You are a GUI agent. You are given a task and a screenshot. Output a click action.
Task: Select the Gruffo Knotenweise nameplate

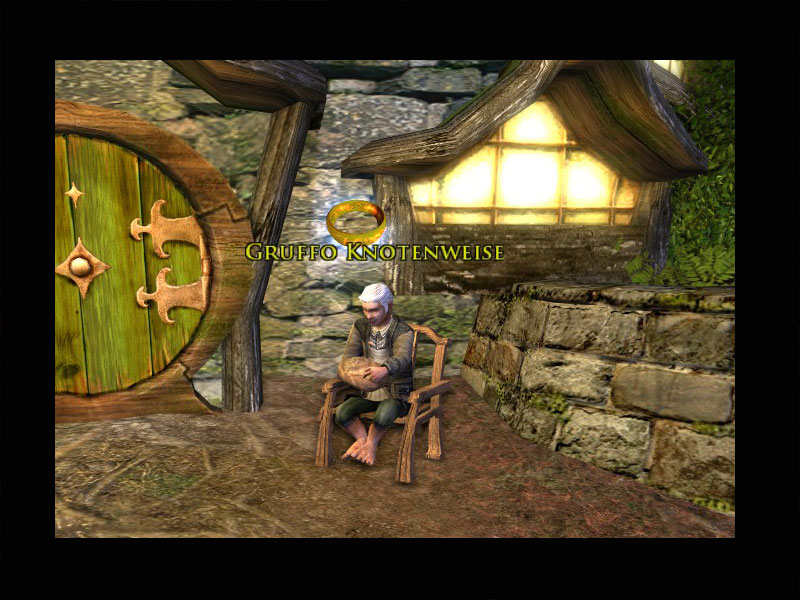pyautogui.click(x=374, y=251)
